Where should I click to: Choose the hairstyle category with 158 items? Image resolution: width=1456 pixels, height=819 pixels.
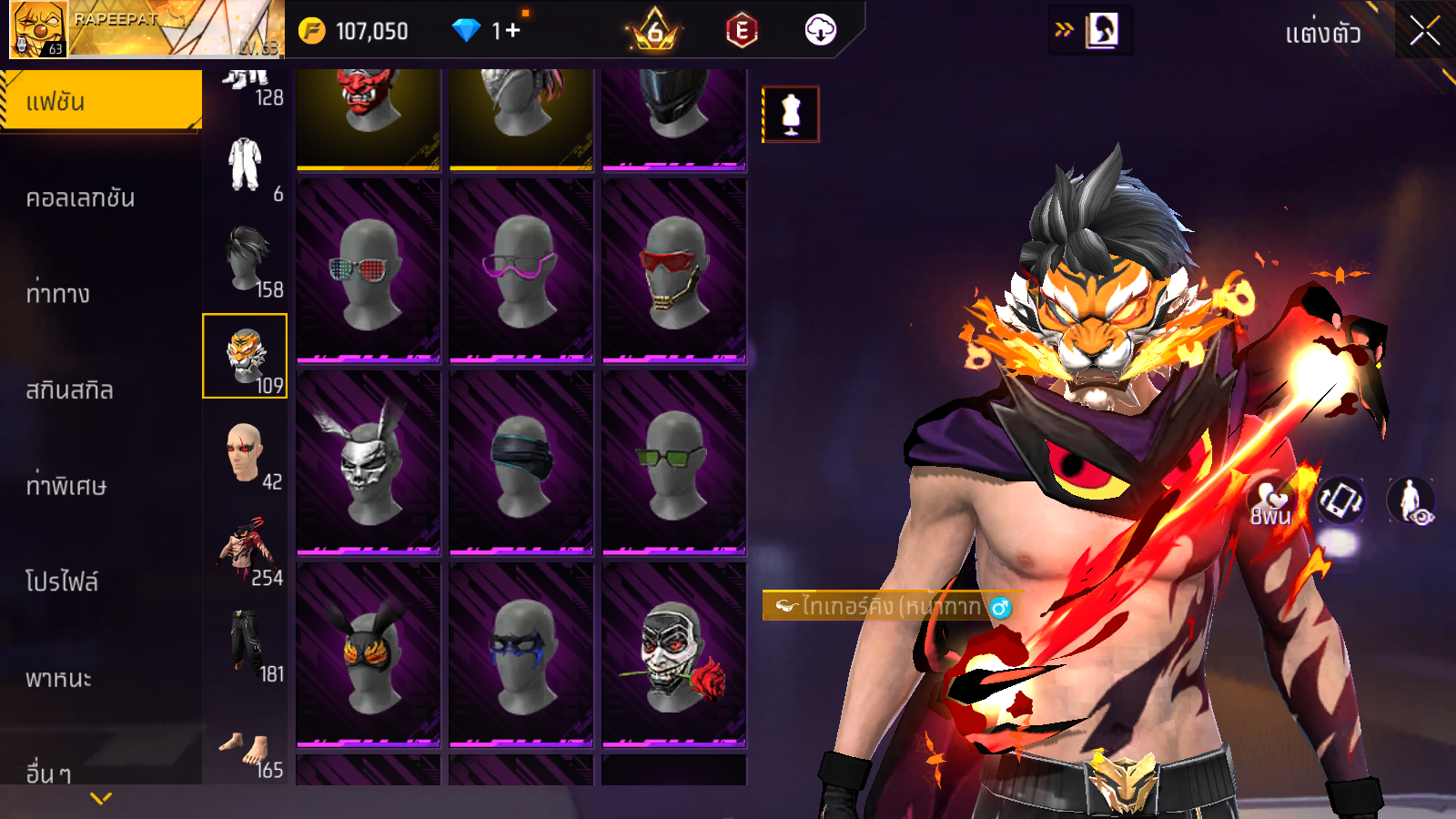coord(246,260)
